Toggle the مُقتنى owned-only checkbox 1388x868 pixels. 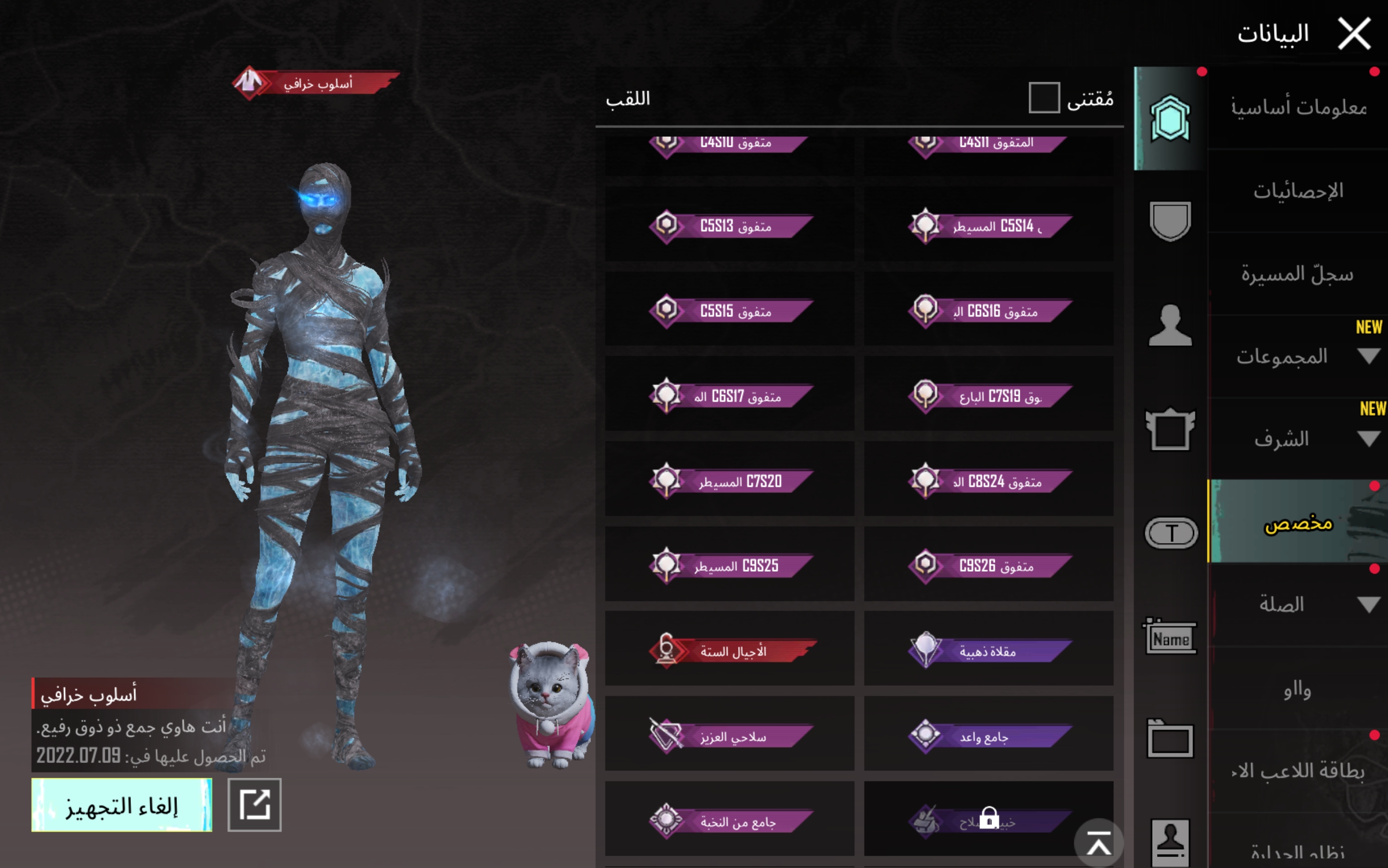coord(1043,98)
